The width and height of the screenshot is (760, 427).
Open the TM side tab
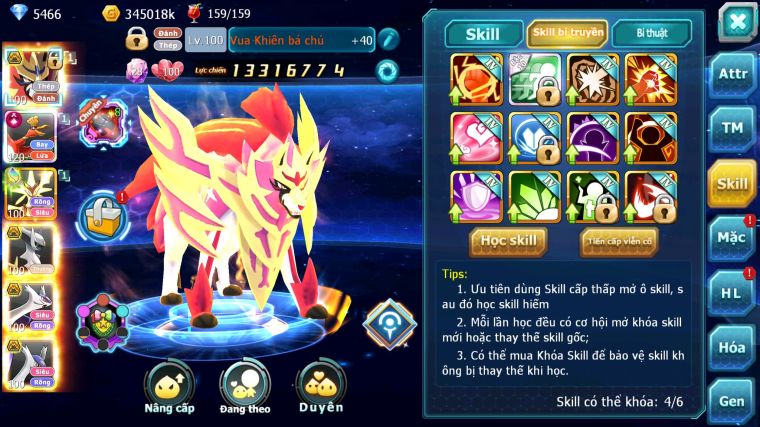click(732, 128)
